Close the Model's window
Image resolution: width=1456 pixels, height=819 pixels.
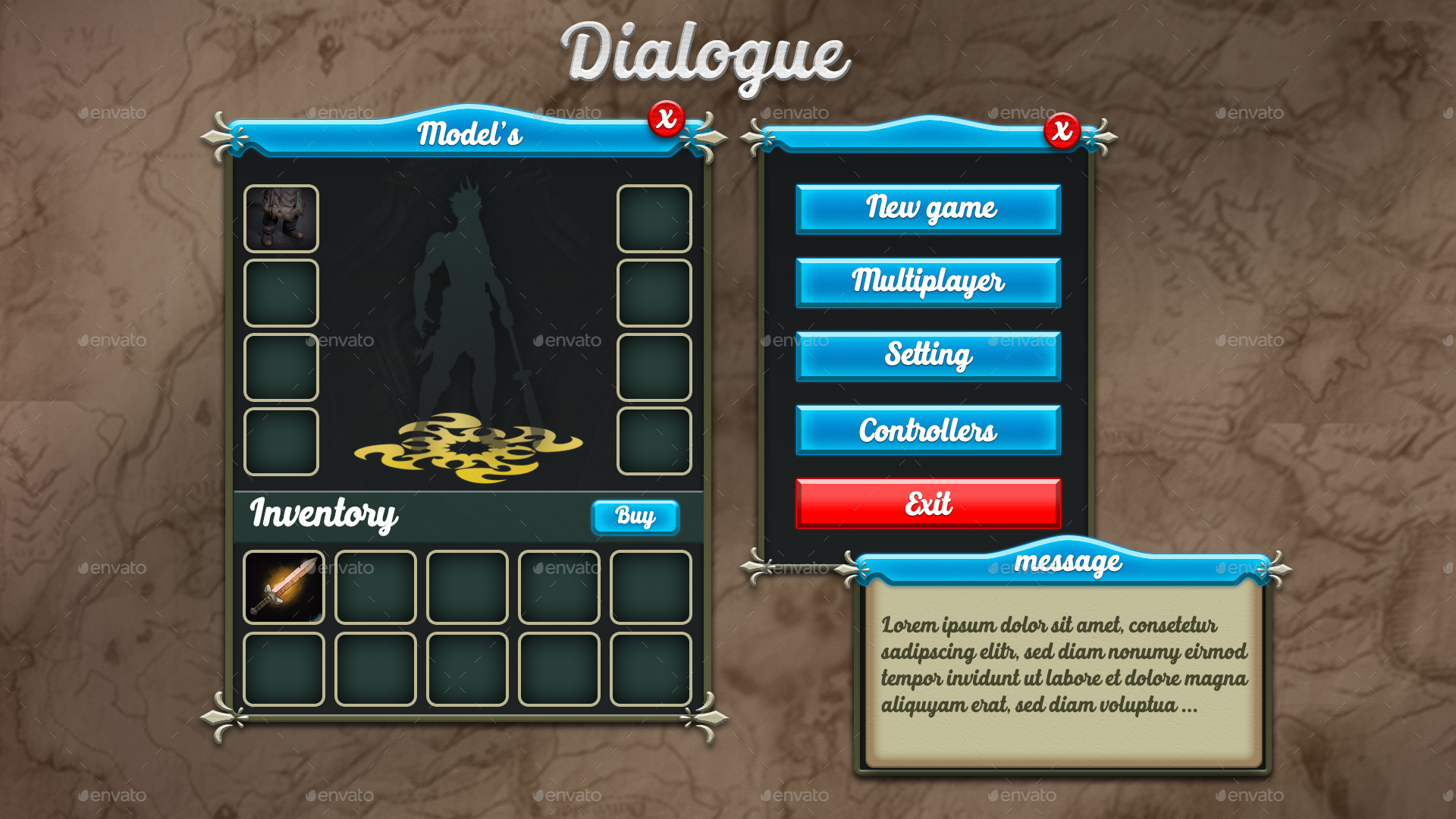click(667, 118)
